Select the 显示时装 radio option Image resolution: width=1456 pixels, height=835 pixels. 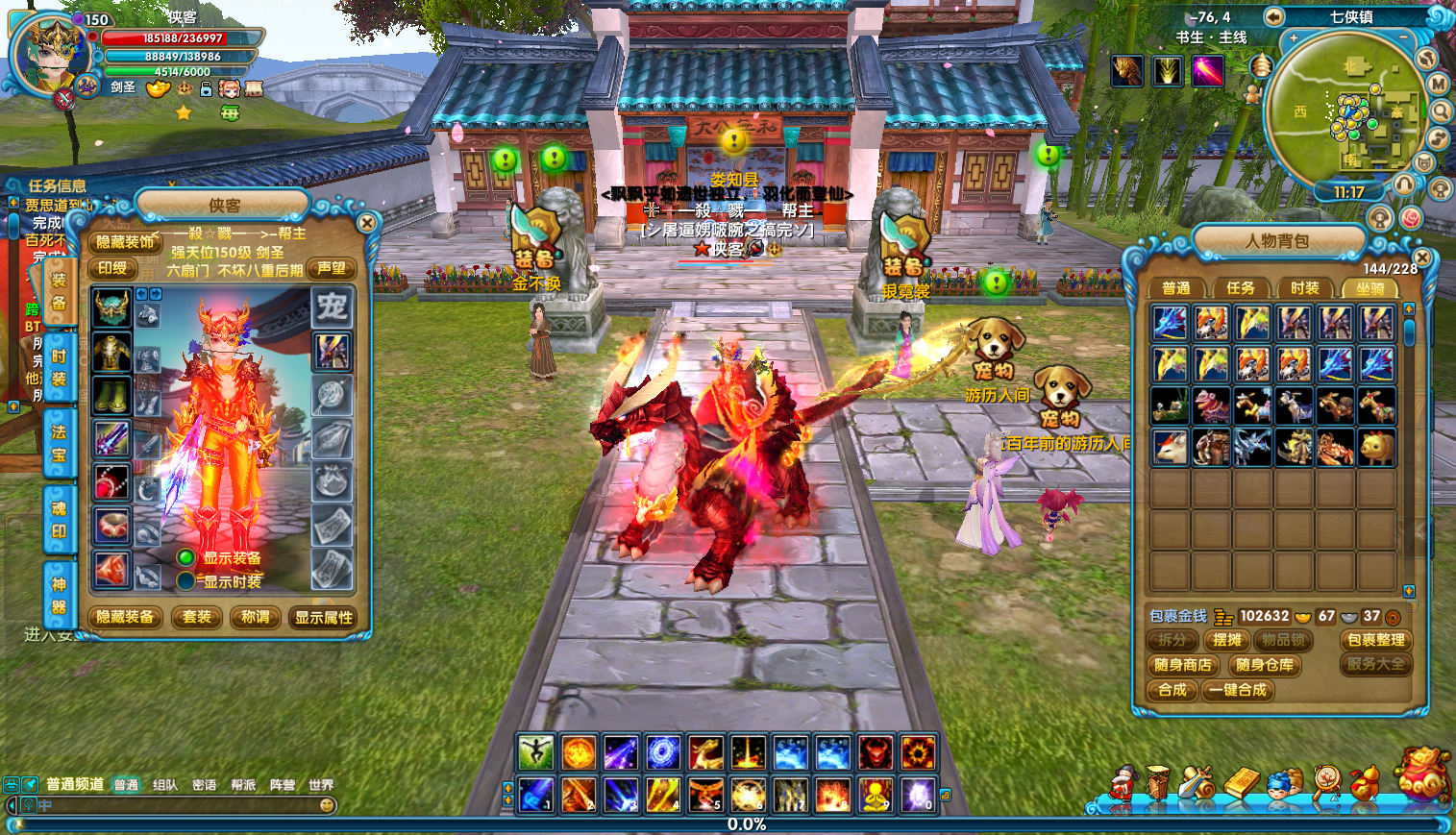pyautogui.click(x=186, y=581)
